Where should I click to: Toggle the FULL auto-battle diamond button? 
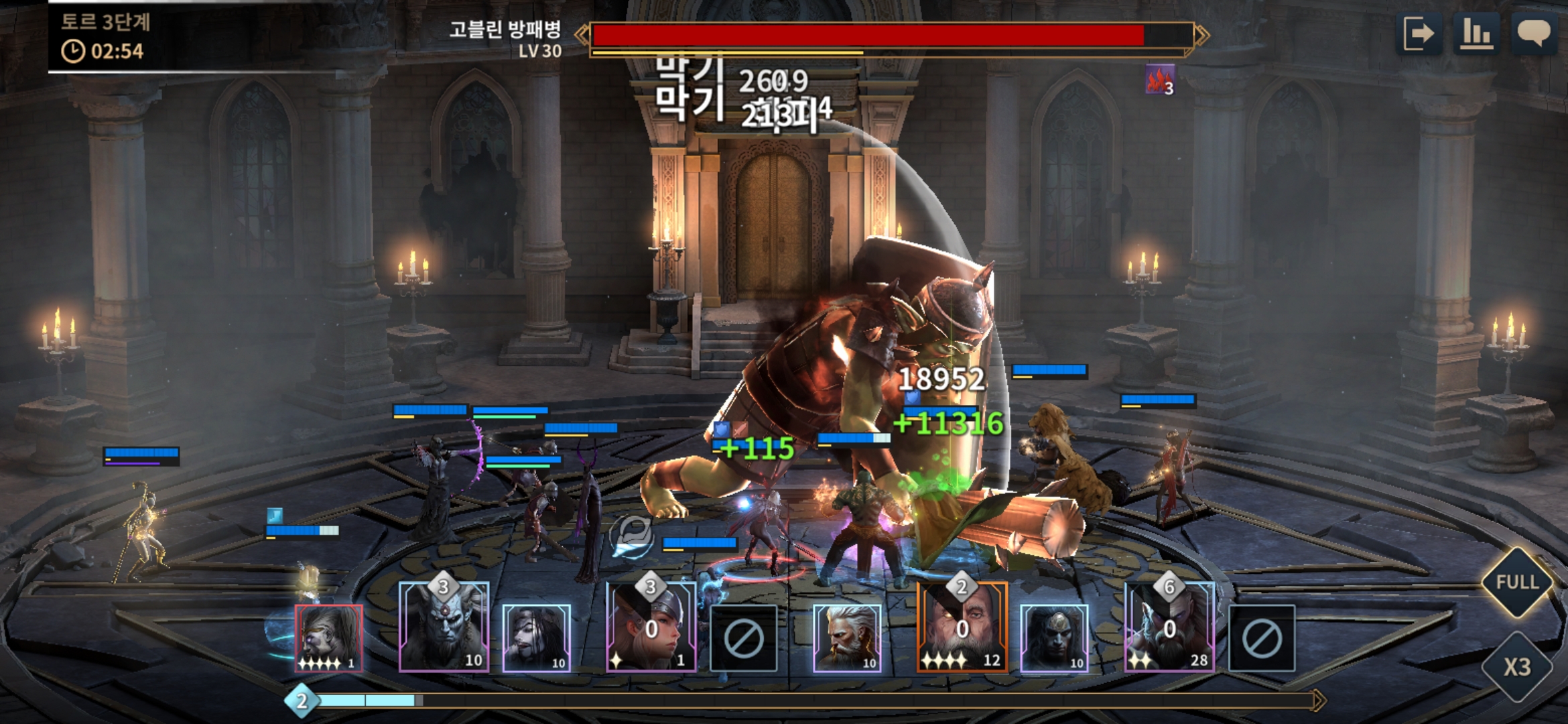click(1517, 582)
